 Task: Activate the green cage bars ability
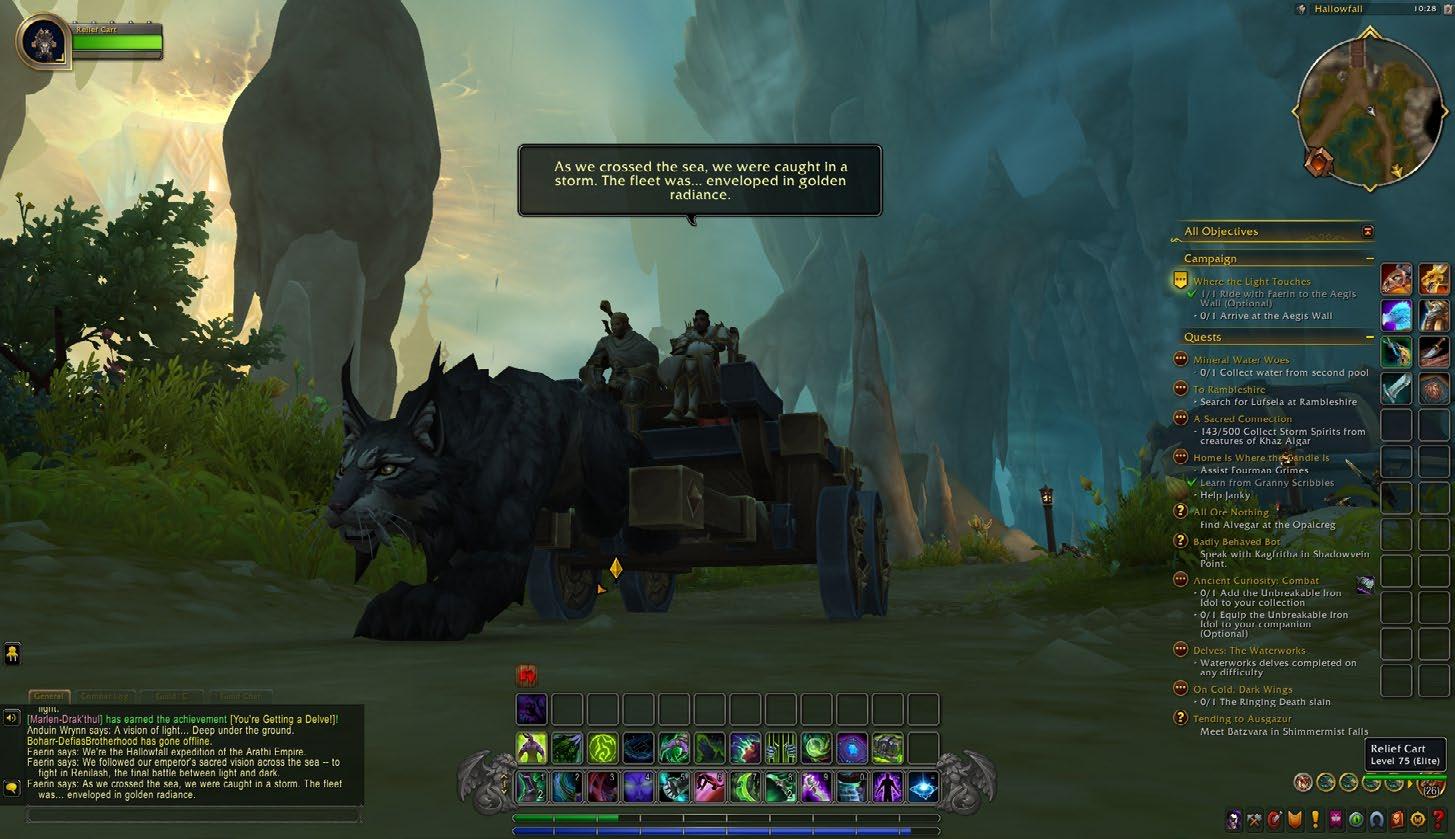(780, 748)
